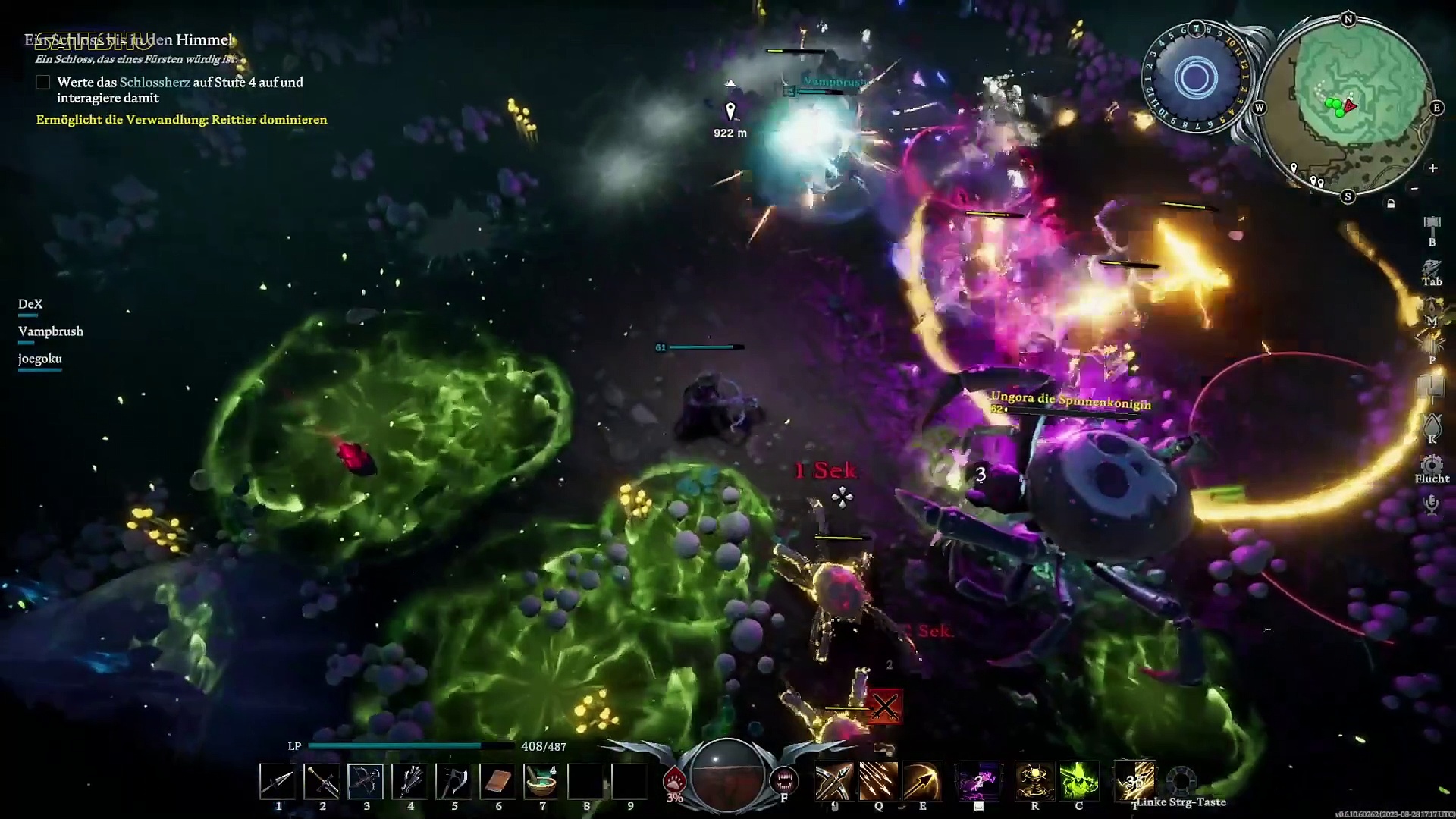The height and width of the screenshot is (819, 1456).
Task: Open the Flucht gear menu icon
Action: point(1432,463)
